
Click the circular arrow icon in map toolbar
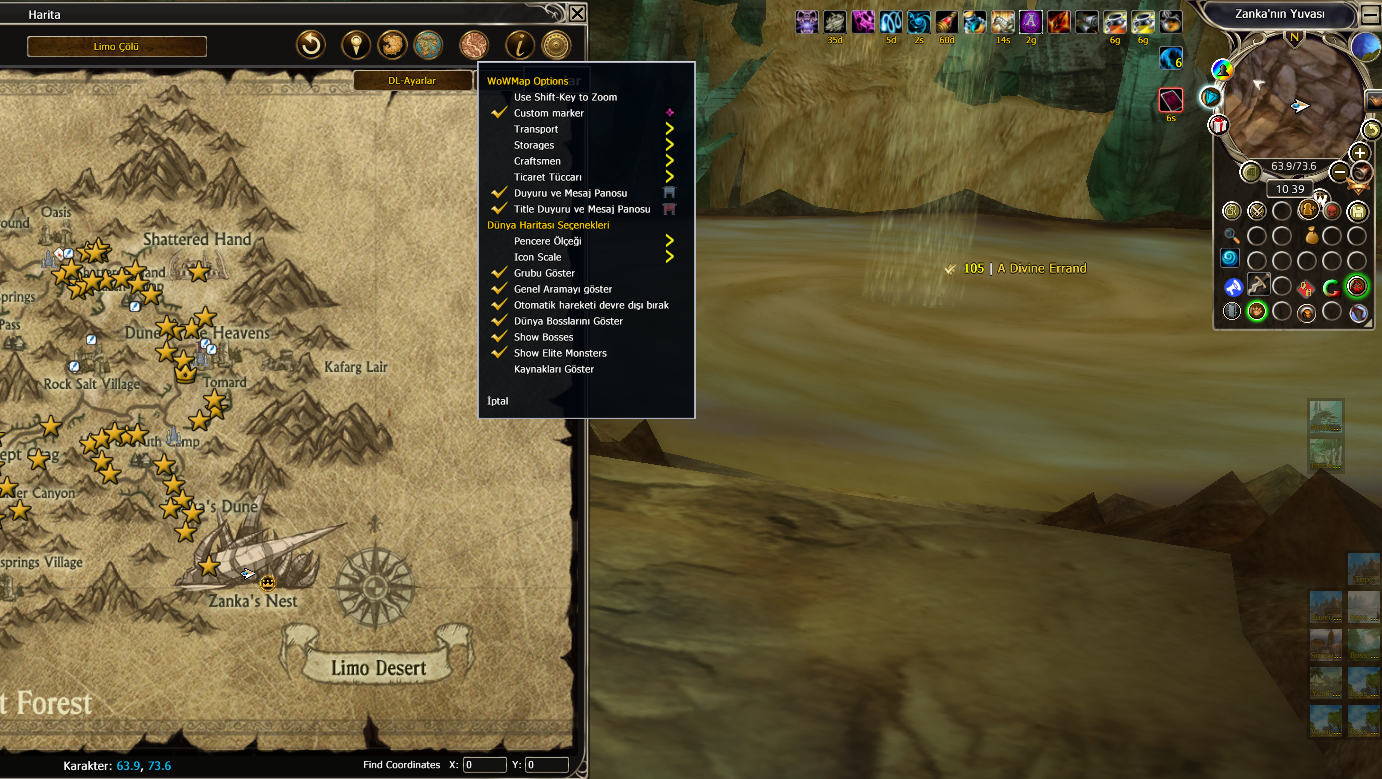[311, 45]
